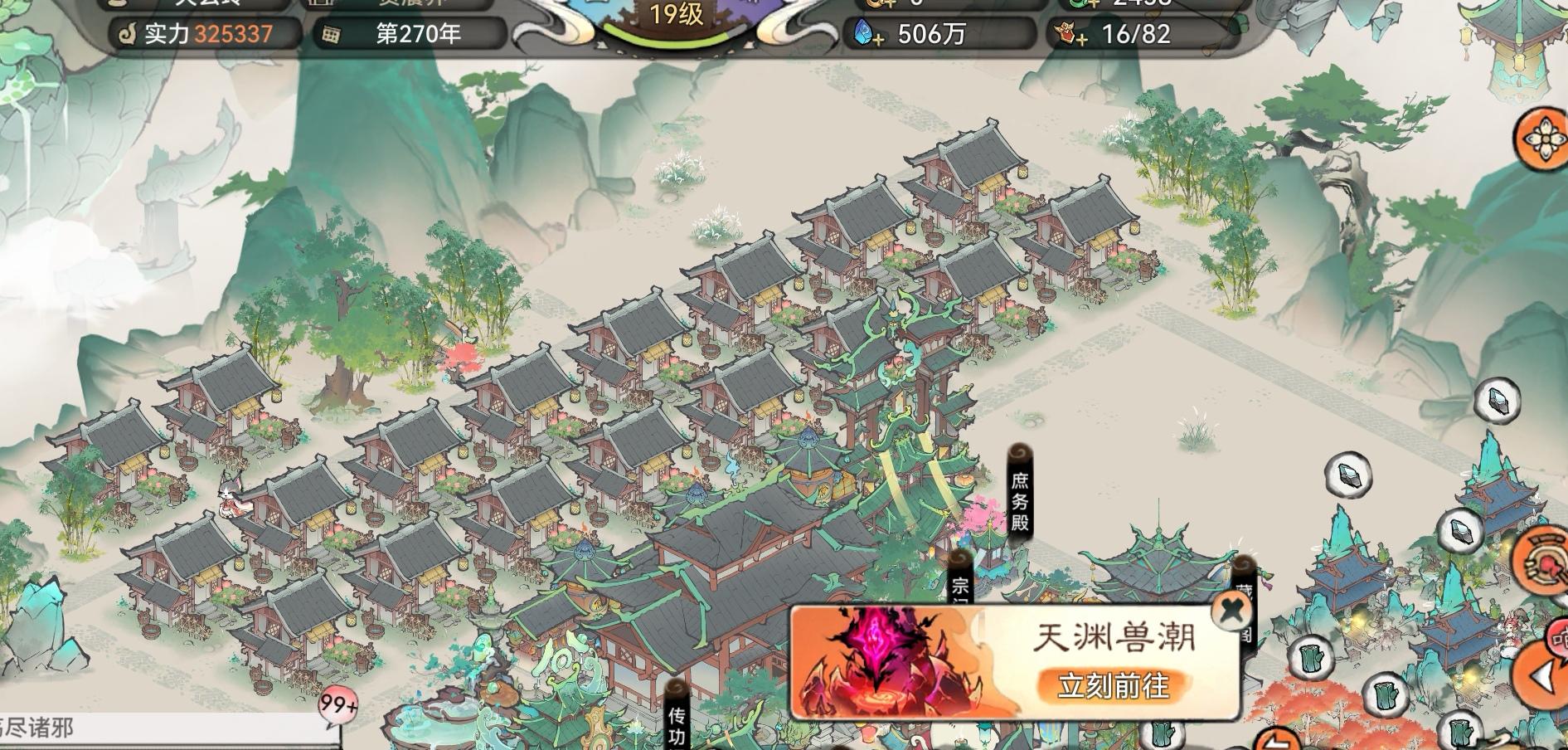Tap the 99+ notification badge
The image size is (1568, 750).
point(337,704)
